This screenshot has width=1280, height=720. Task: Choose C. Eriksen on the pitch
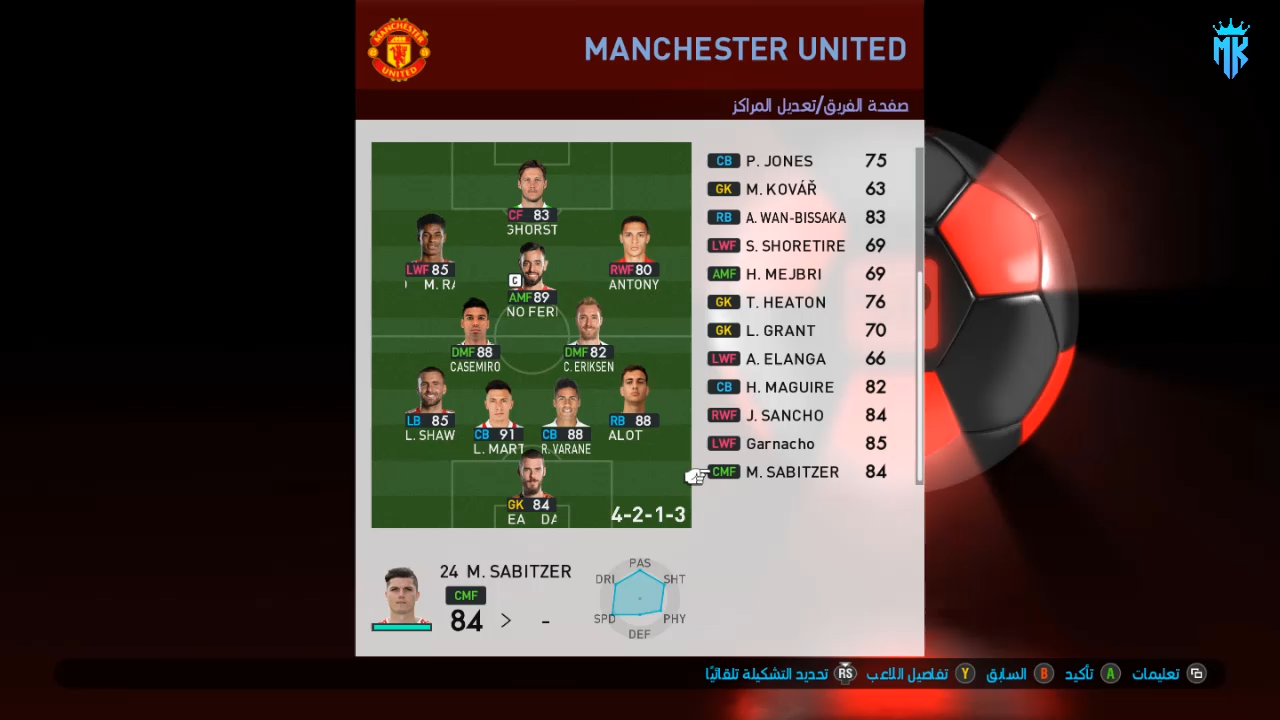pyautogui.click(x=589, y=332)
